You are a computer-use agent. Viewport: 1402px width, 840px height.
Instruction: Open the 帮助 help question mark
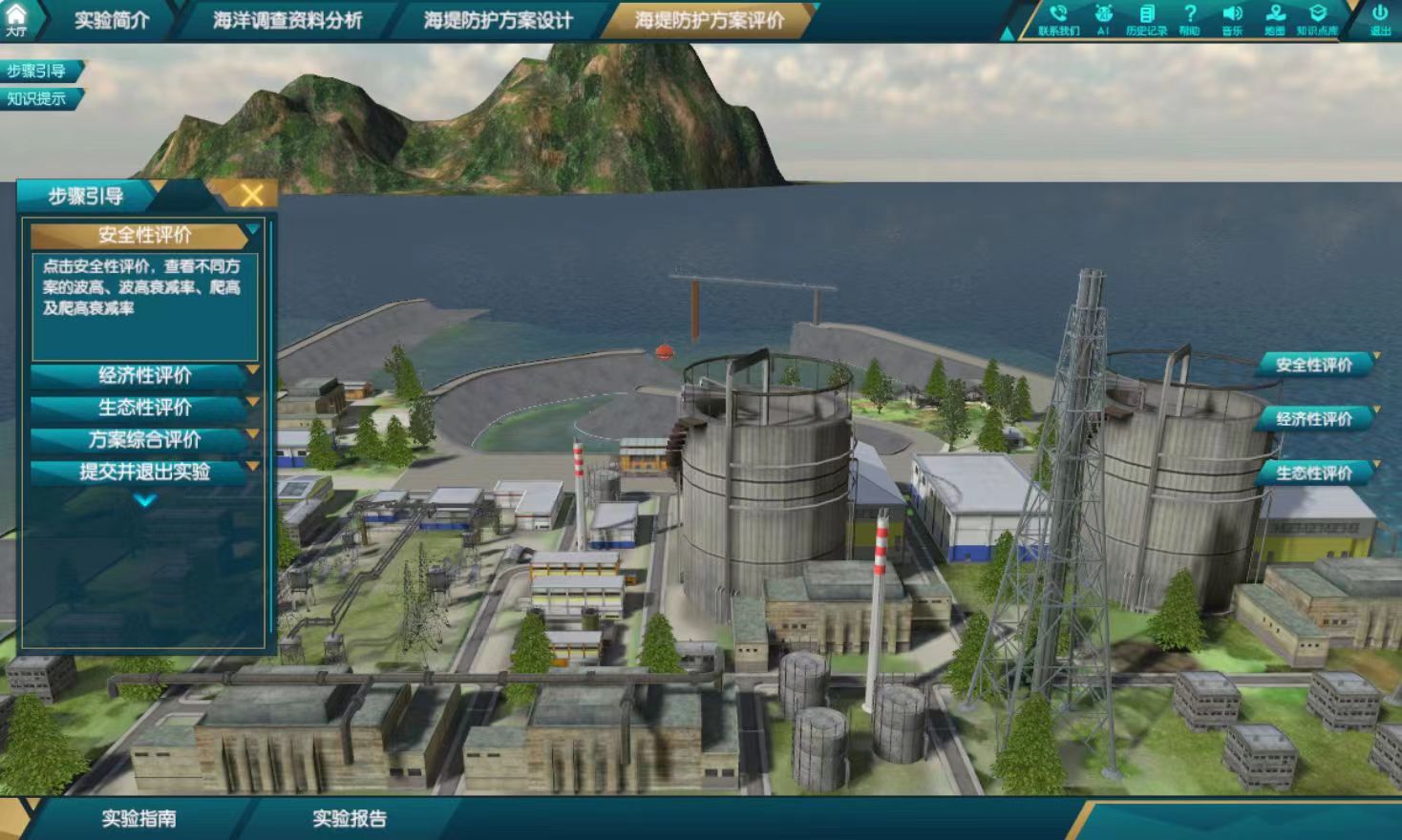pos(1189,18)
